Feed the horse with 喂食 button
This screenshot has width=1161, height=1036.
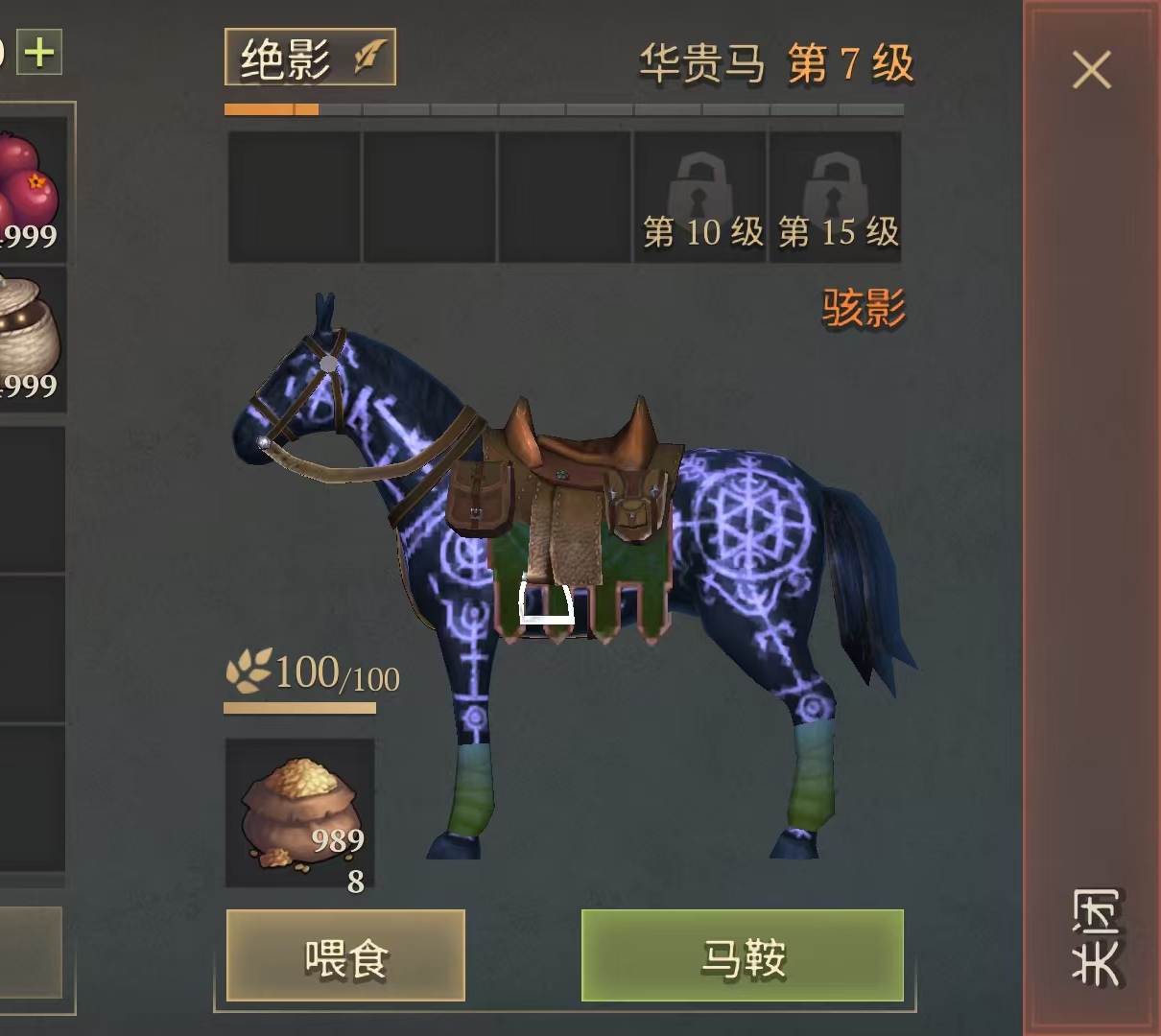click(345, 956)
